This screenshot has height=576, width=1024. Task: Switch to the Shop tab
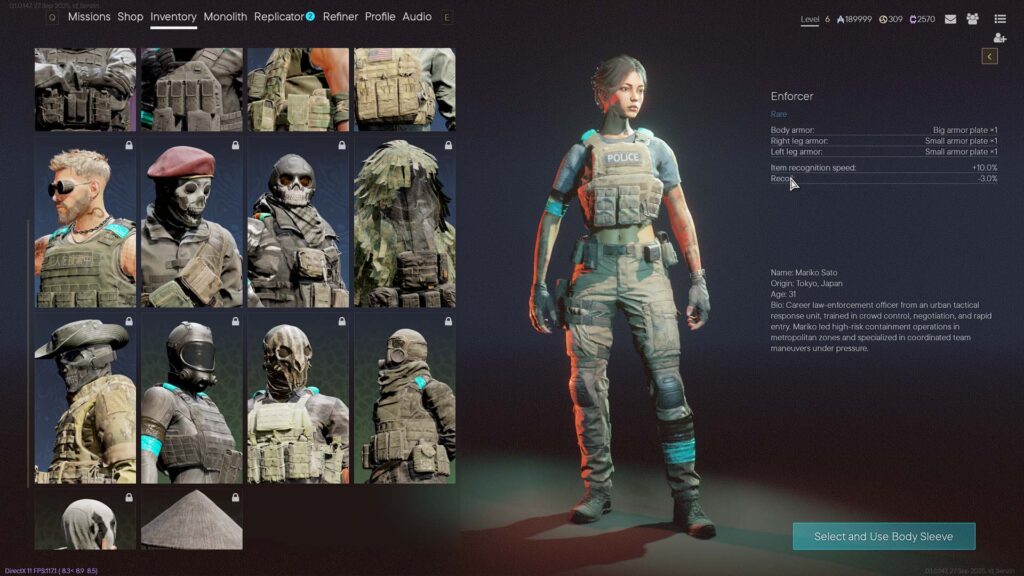tap(130, 17)
